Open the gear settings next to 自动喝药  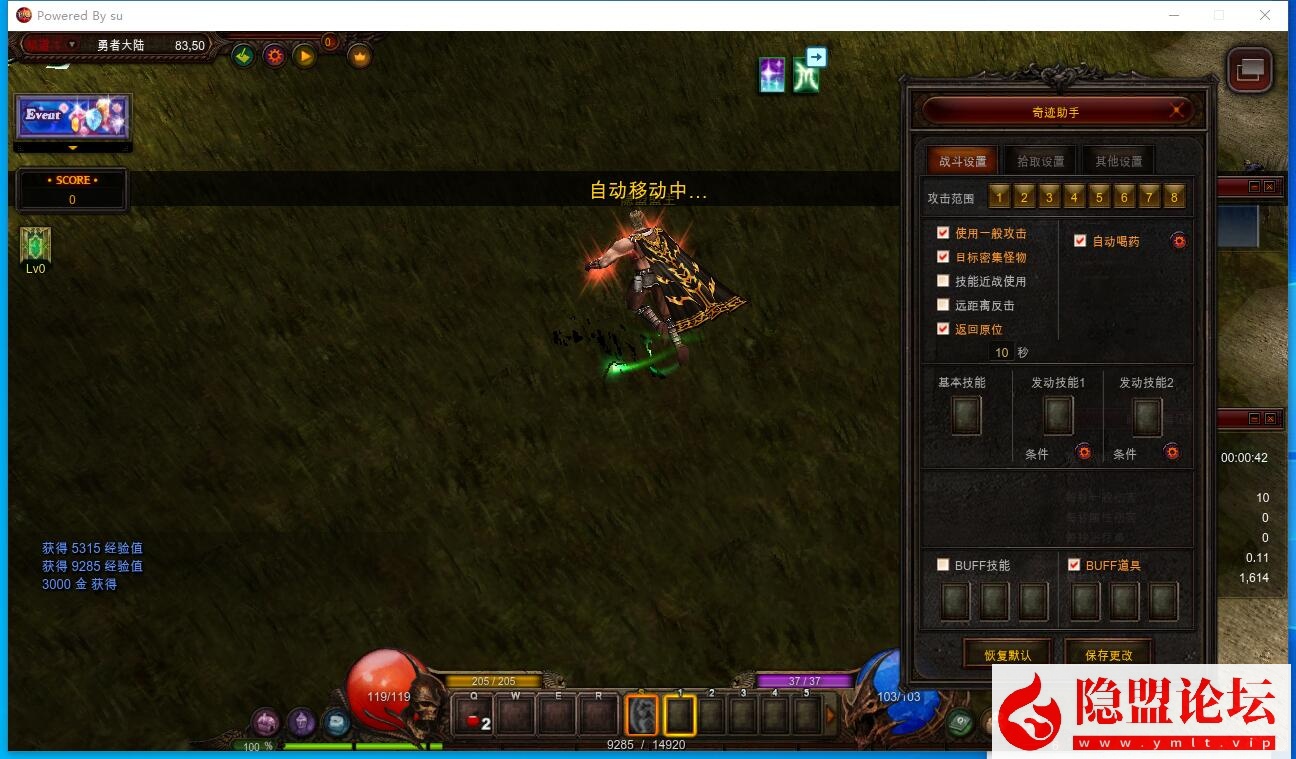pyautogui.click(x=1178, y=240)
